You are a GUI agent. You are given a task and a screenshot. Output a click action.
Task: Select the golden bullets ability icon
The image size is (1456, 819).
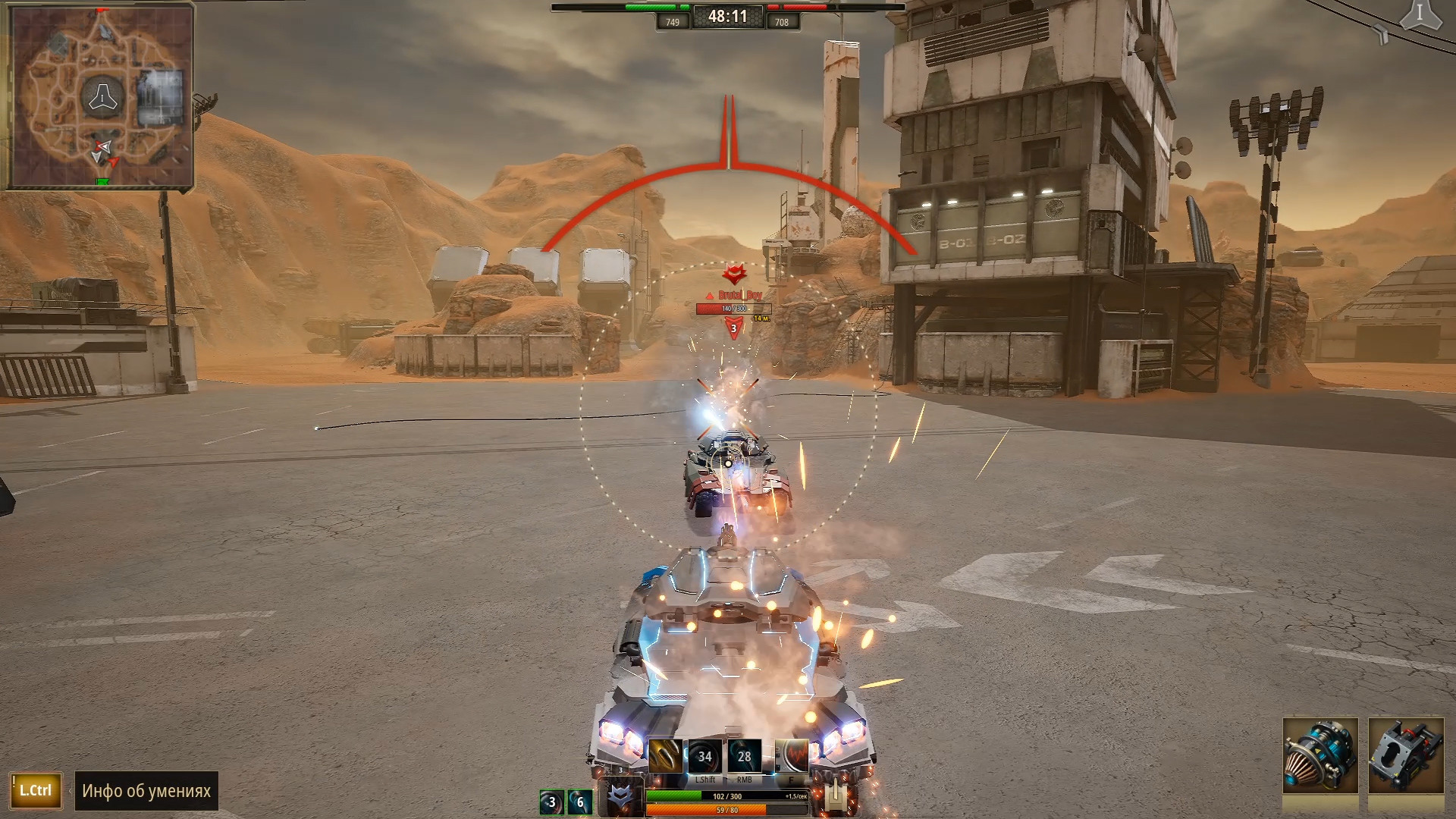[665, 756]
